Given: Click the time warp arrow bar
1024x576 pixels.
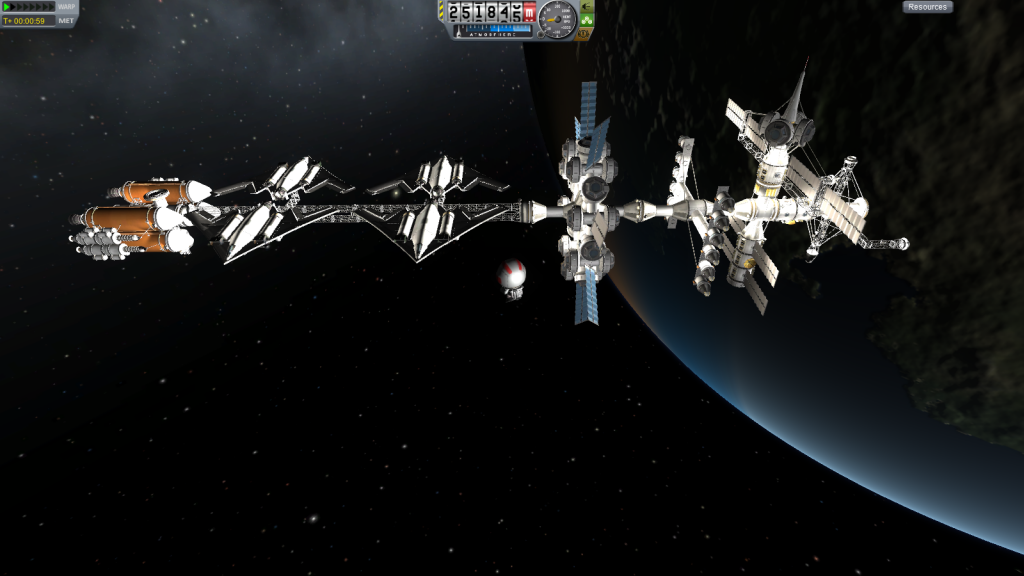Looking at the screenshot, I should point(29,7).
